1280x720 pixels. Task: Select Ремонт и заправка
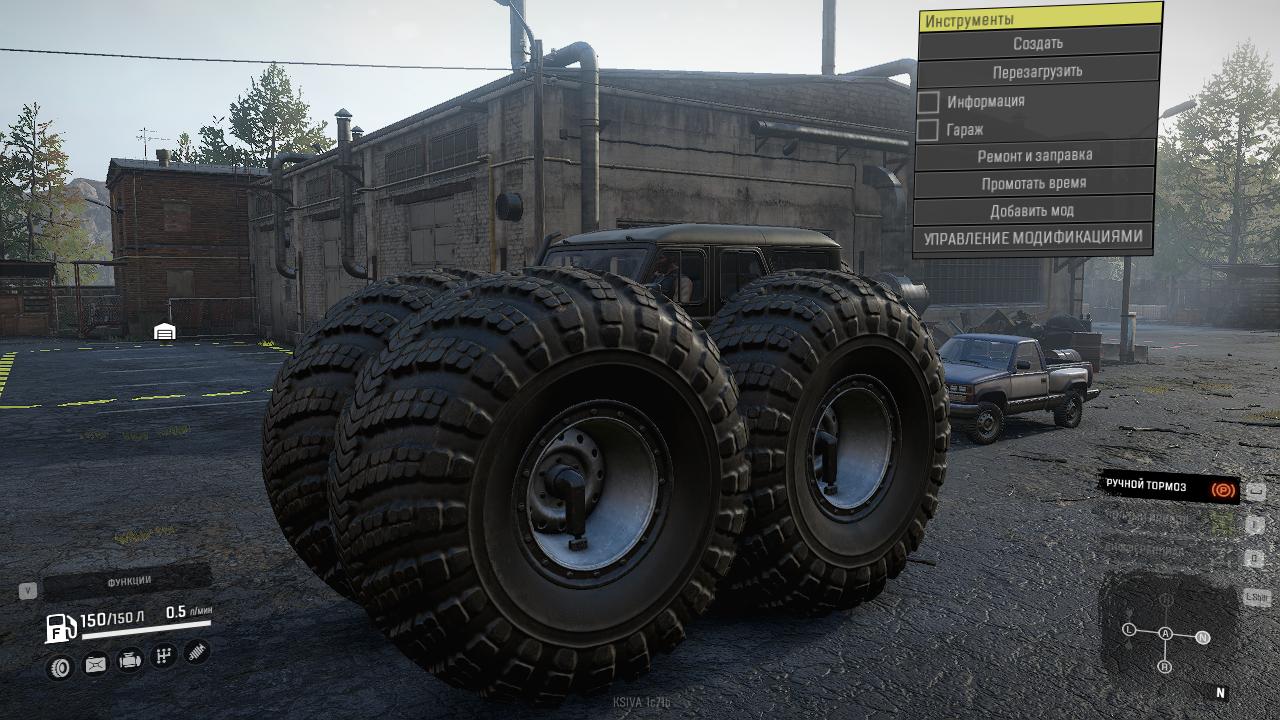click(1034, 156)
